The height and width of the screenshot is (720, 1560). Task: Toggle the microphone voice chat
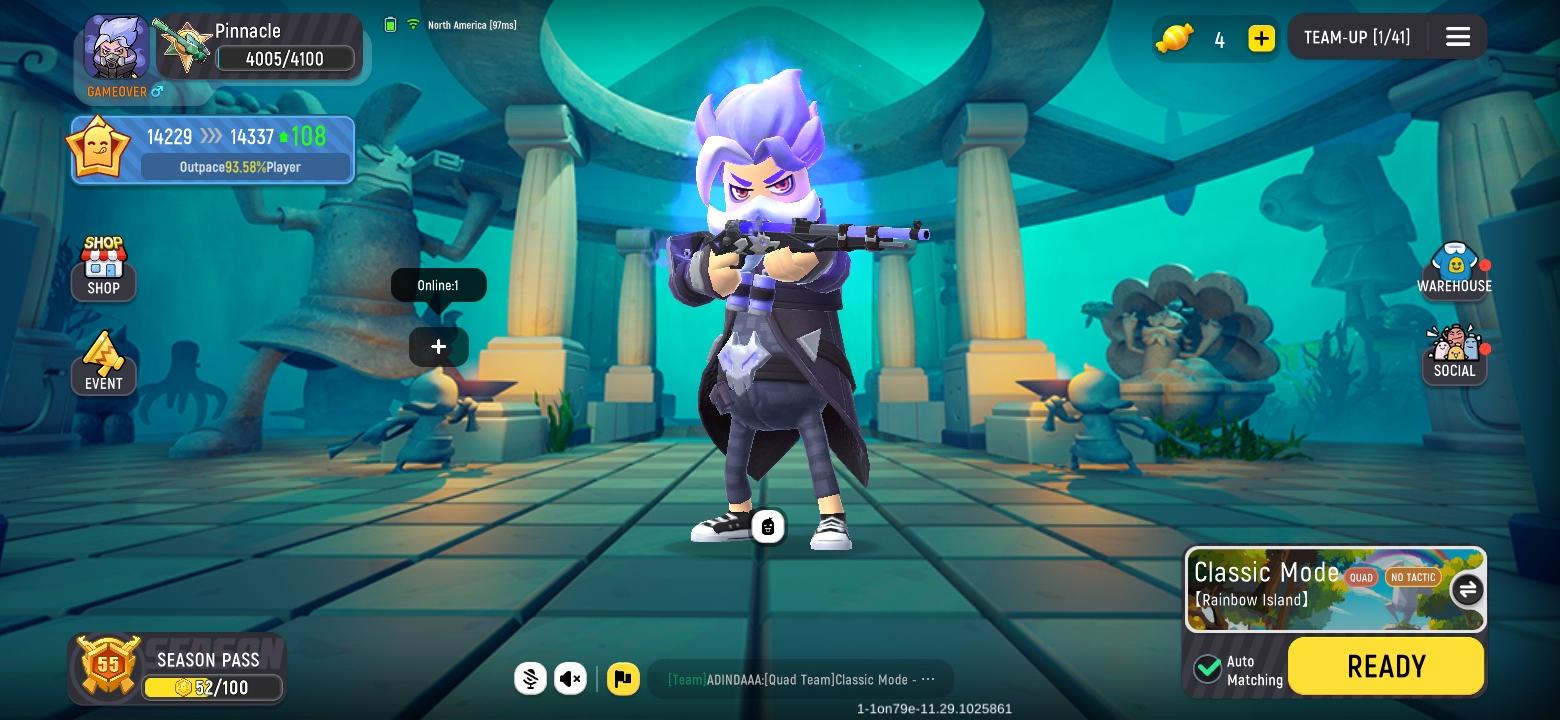tap(530, 679)
